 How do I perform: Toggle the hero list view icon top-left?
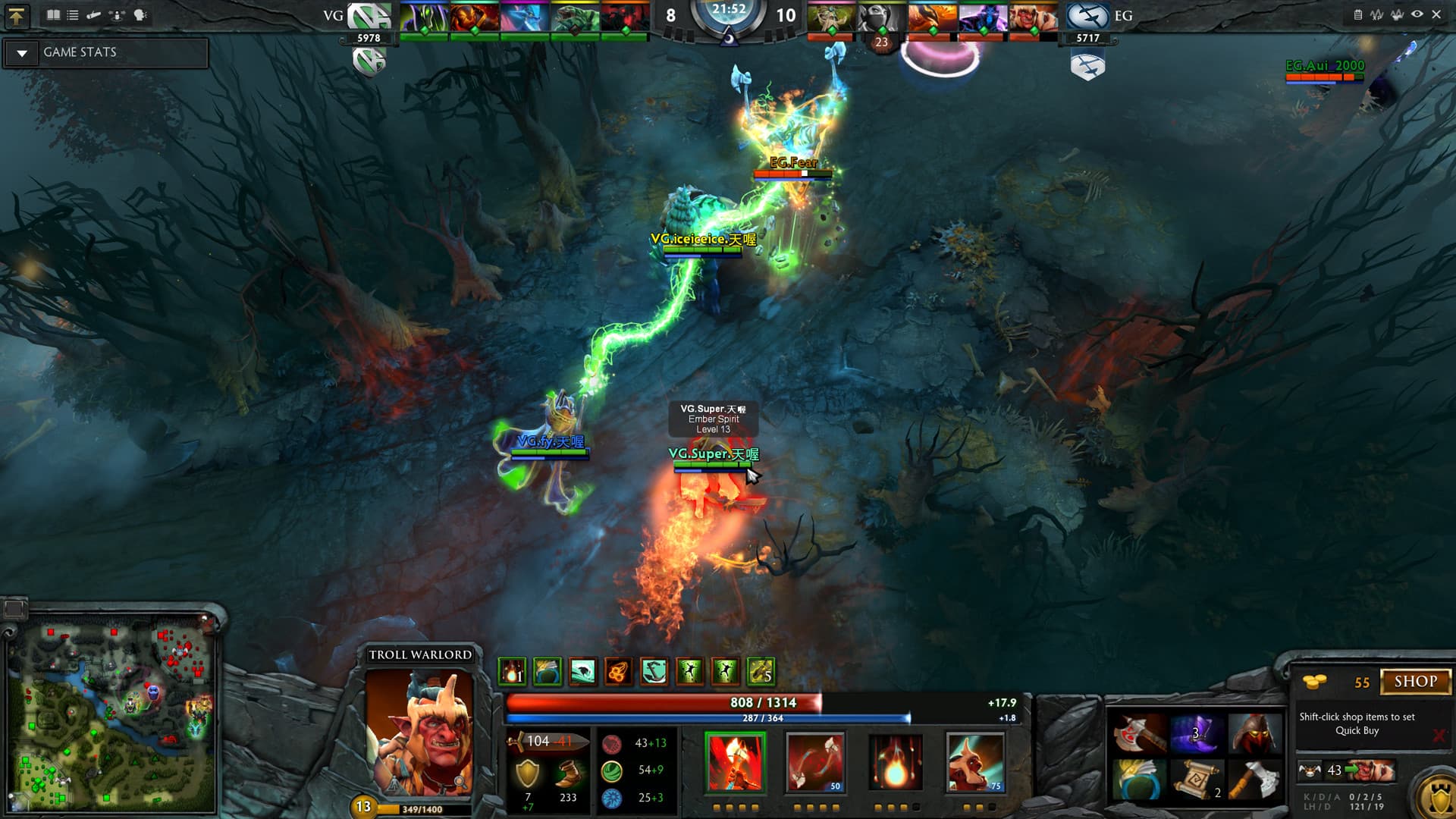(x=73, y=13)
